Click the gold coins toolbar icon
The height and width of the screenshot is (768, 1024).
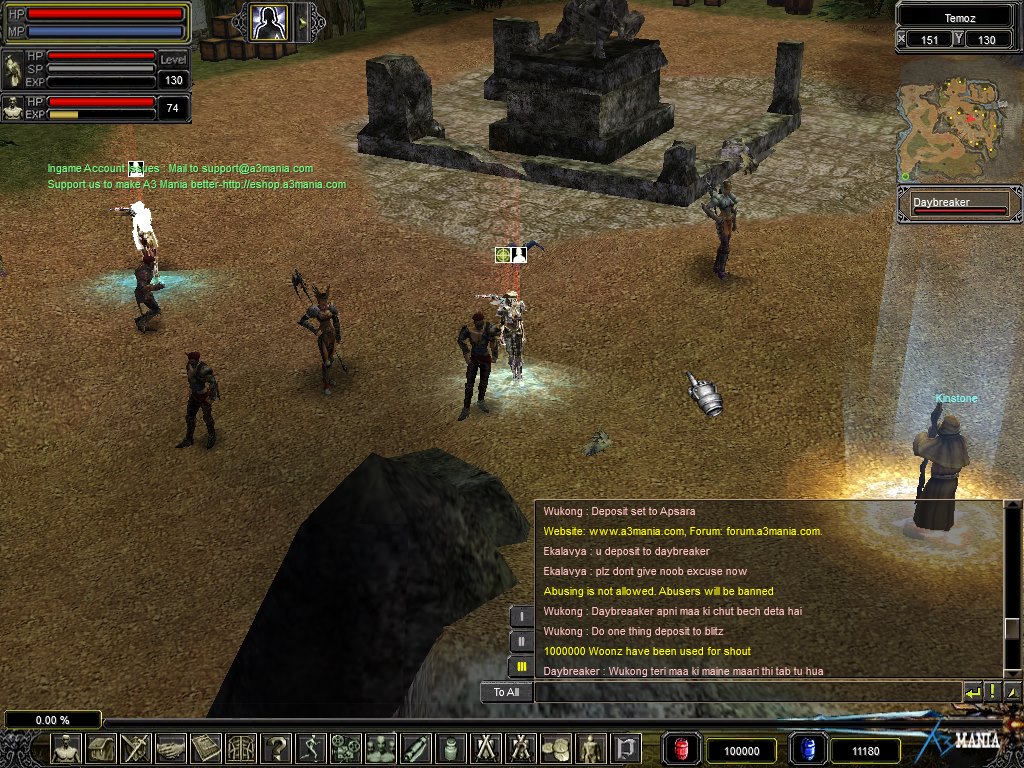tap(556, 748)
